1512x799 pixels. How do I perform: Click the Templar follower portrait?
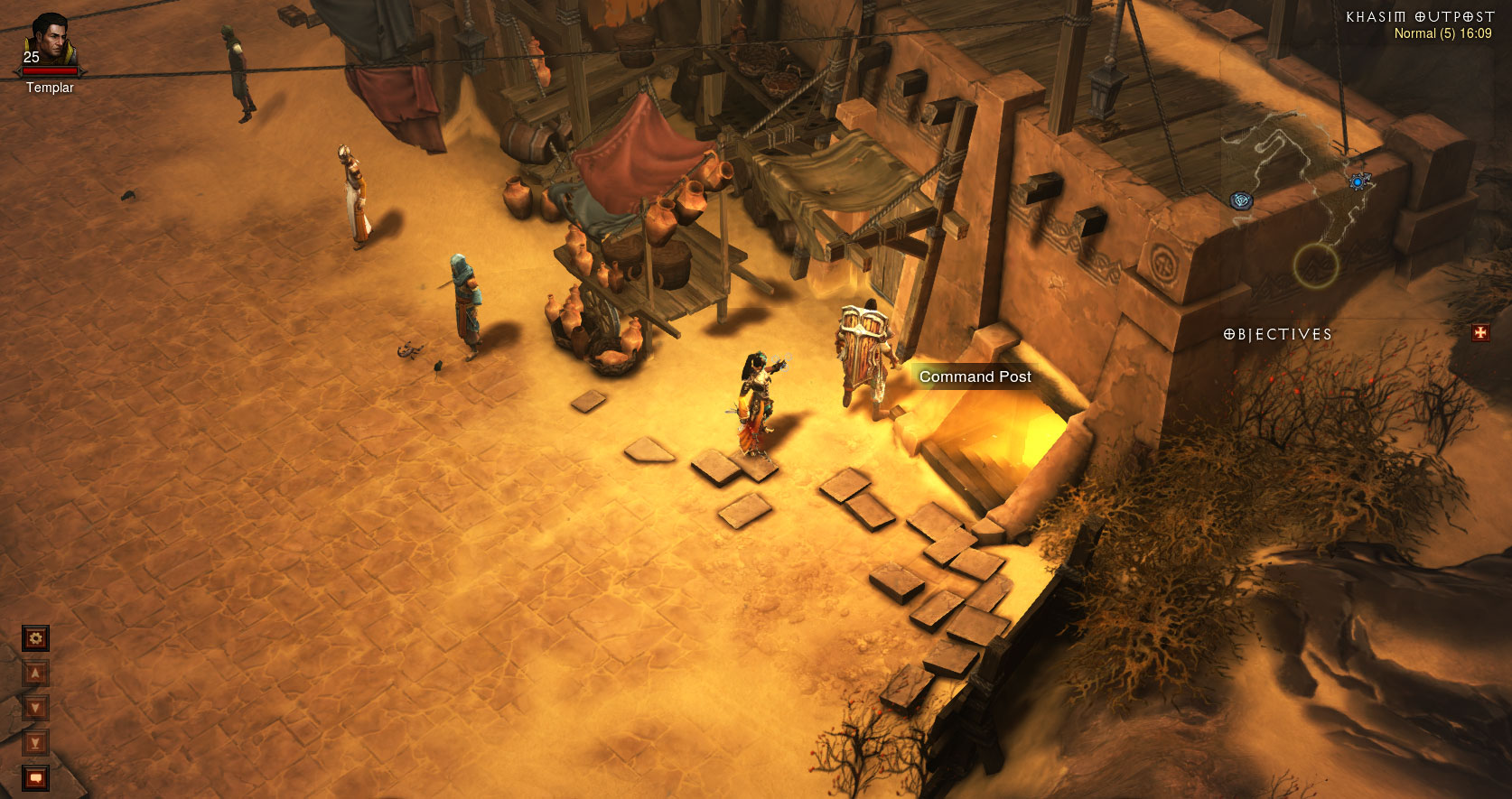[51, 41]
